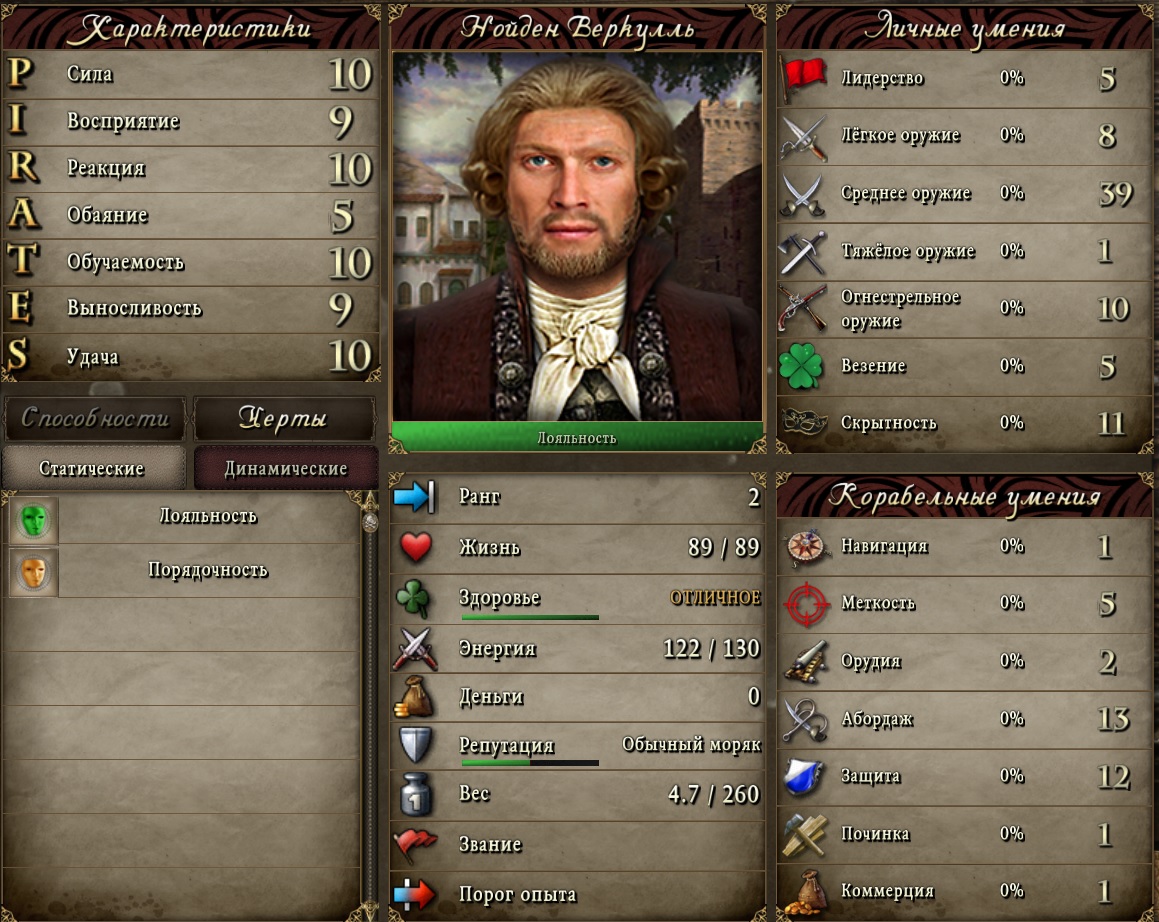Select the Навигация ship skill
The image size is (1159, 922).
(x=965, y=546)
